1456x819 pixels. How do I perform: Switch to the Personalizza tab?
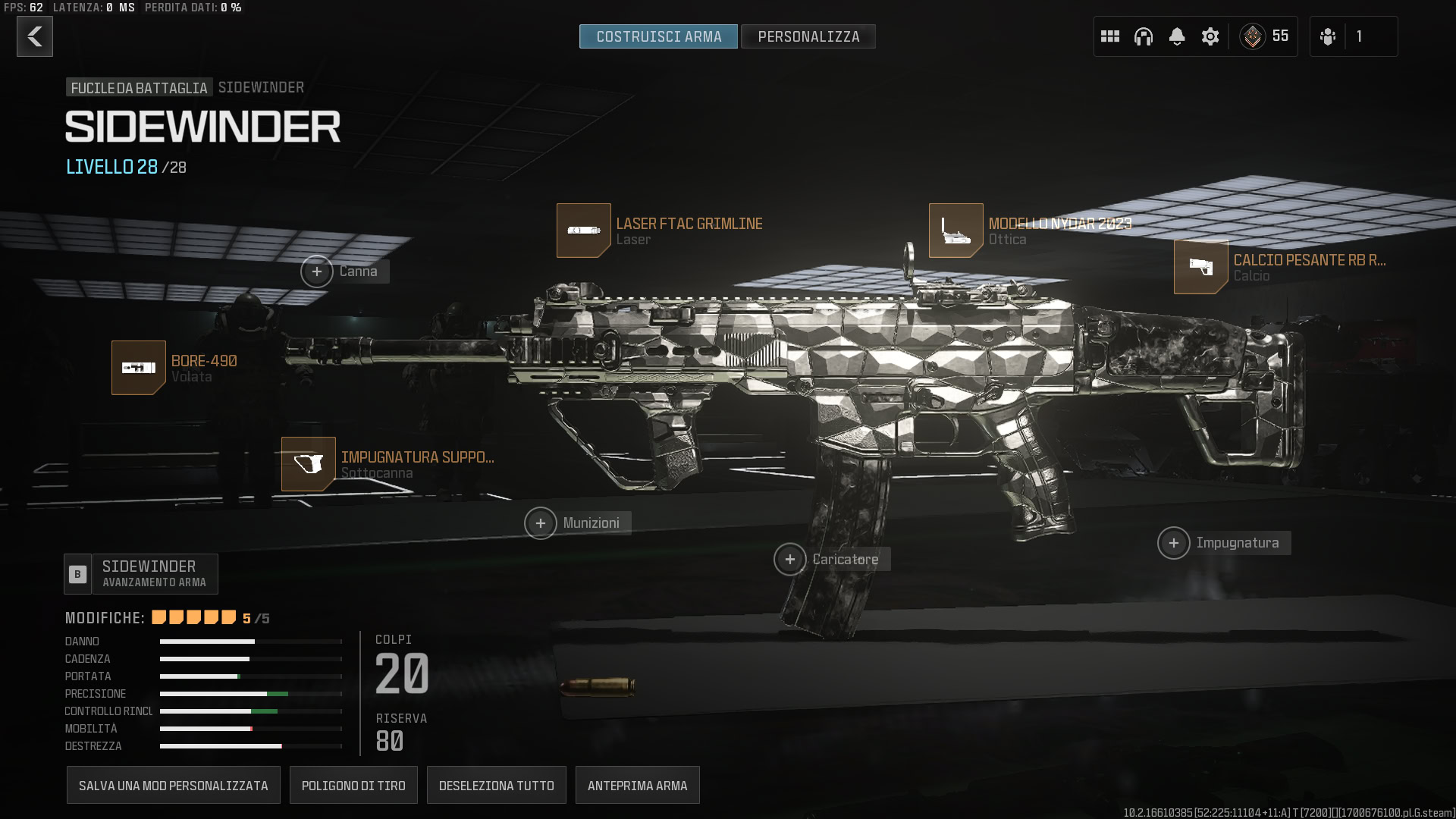(x=808, y=36)
